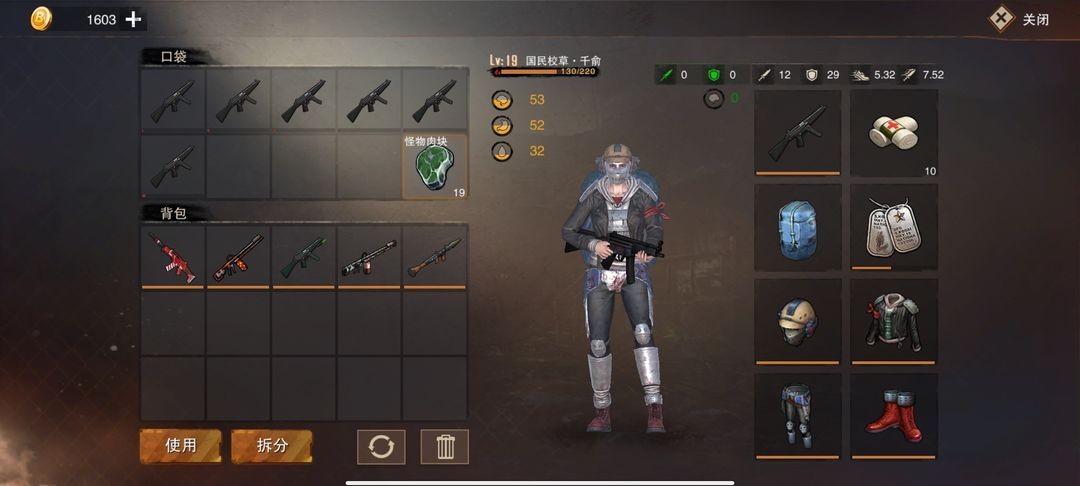Select the blue backpack equipment slot
The width and height of the screenshot is (1080, 486).
click(x=797, y=227)
